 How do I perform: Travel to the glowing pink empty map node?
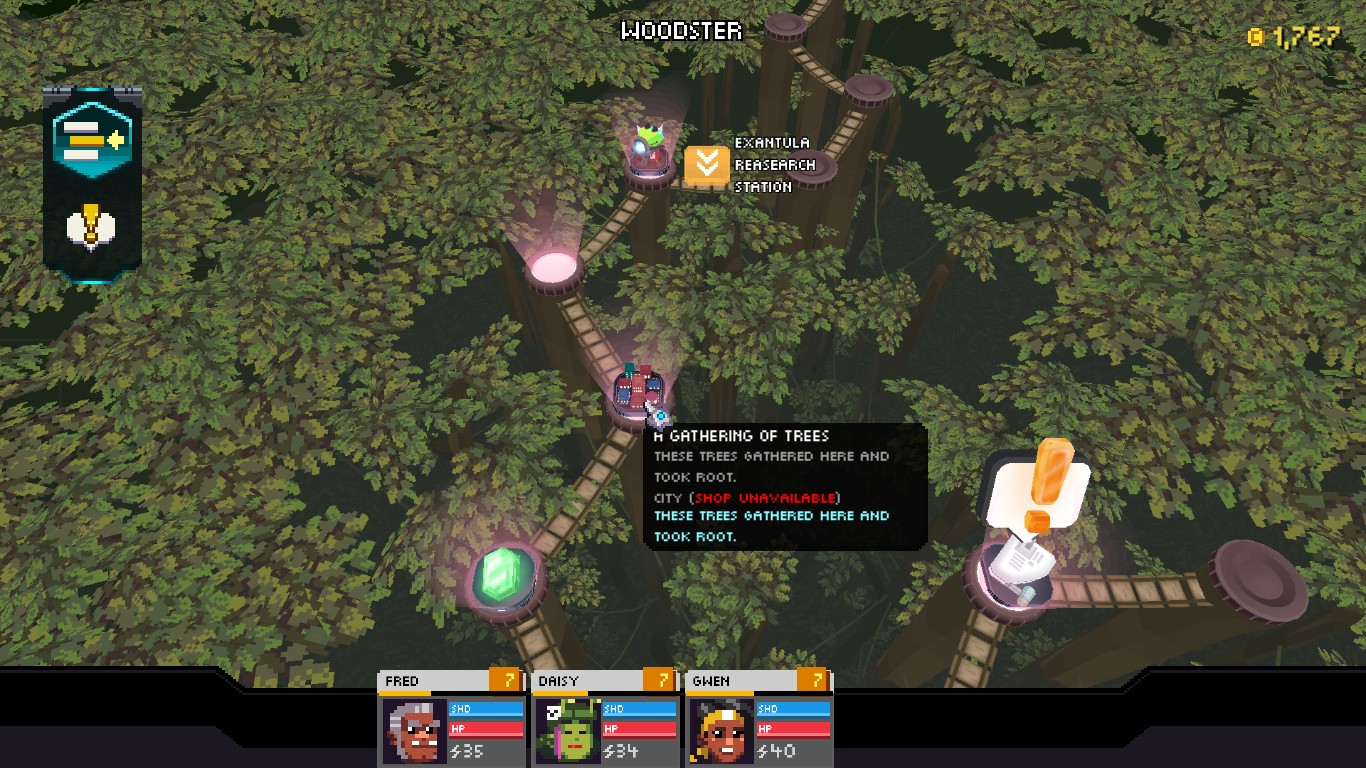click(x=553, y=268)
